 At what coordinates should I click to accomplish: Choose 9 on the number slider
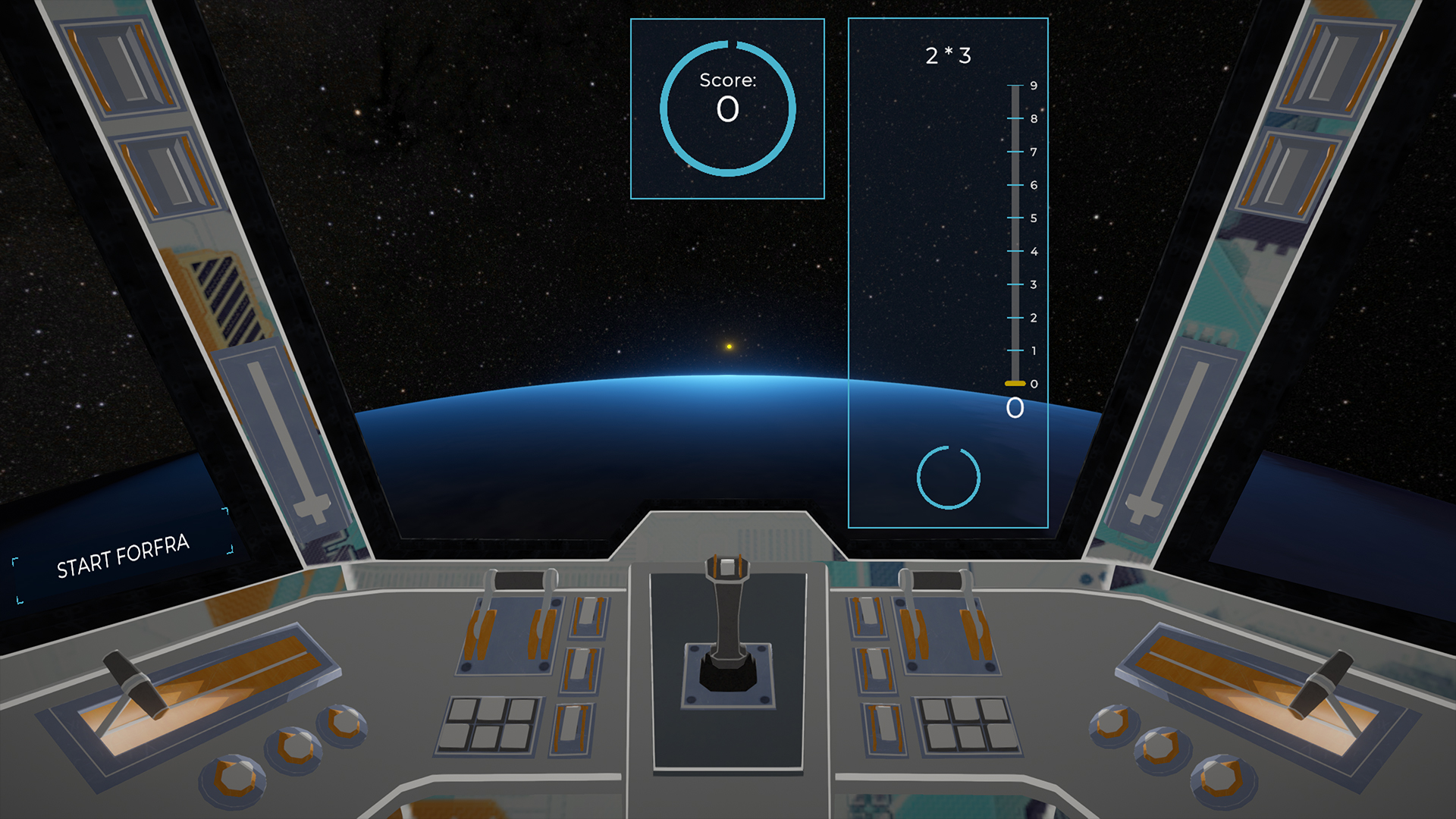1015,86
